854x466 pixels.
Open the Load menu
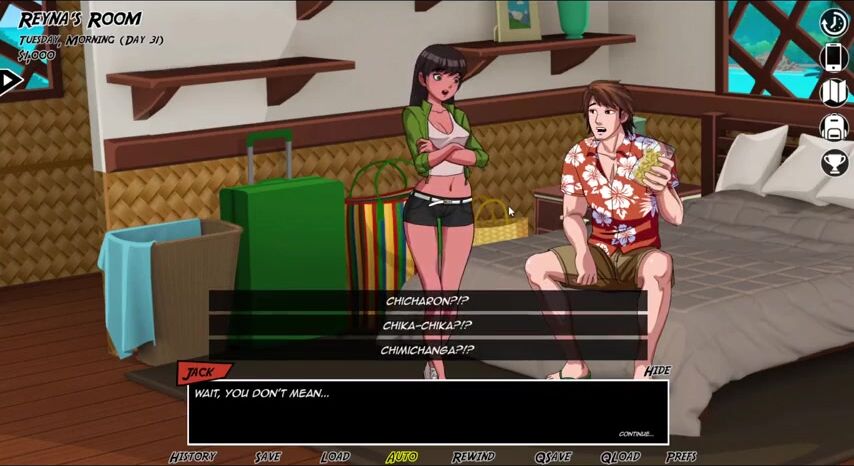click(335, 457)
